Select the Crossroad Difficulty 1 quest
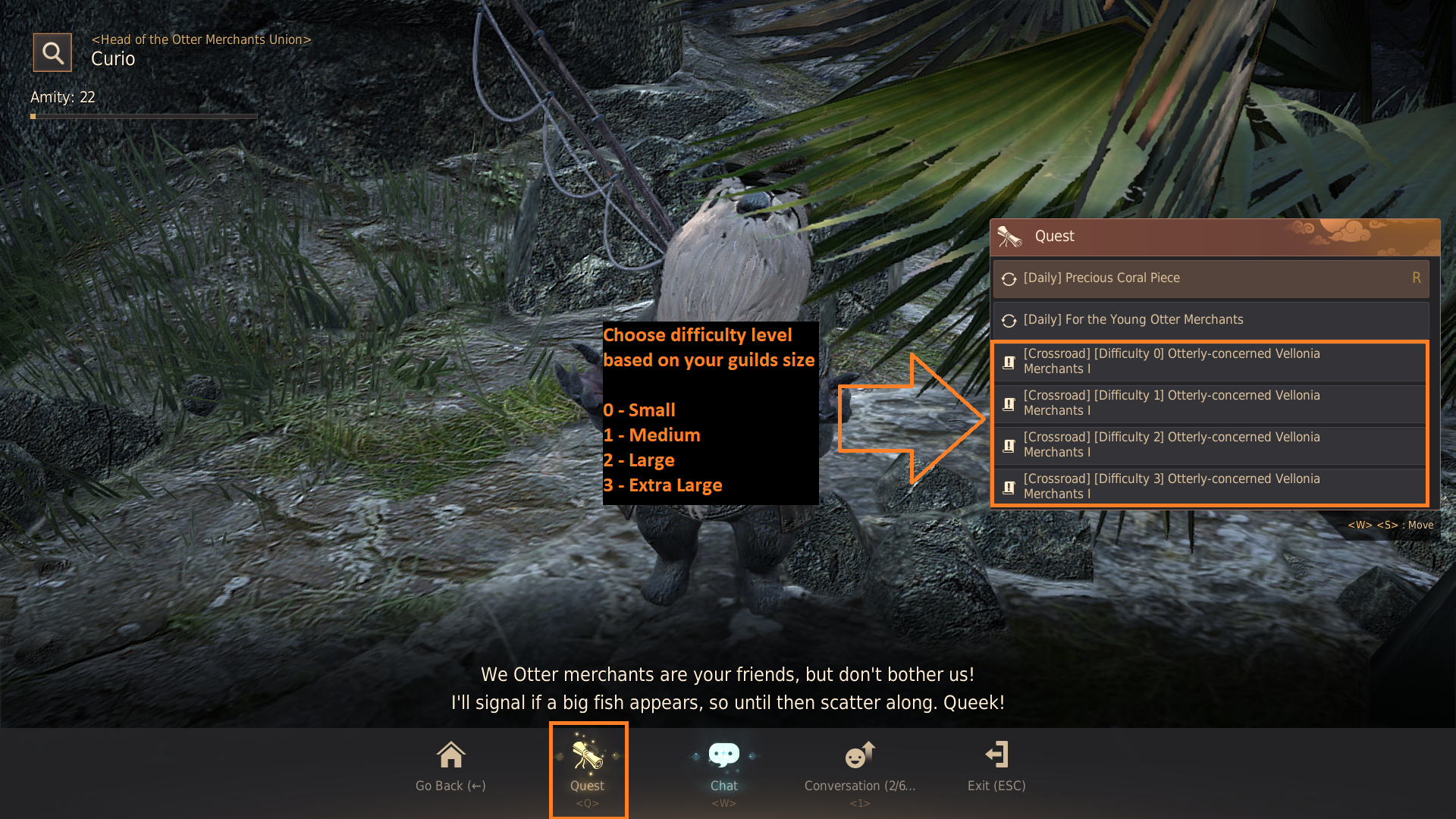This screenshot has width=1456, height=819. (1210, 403)
